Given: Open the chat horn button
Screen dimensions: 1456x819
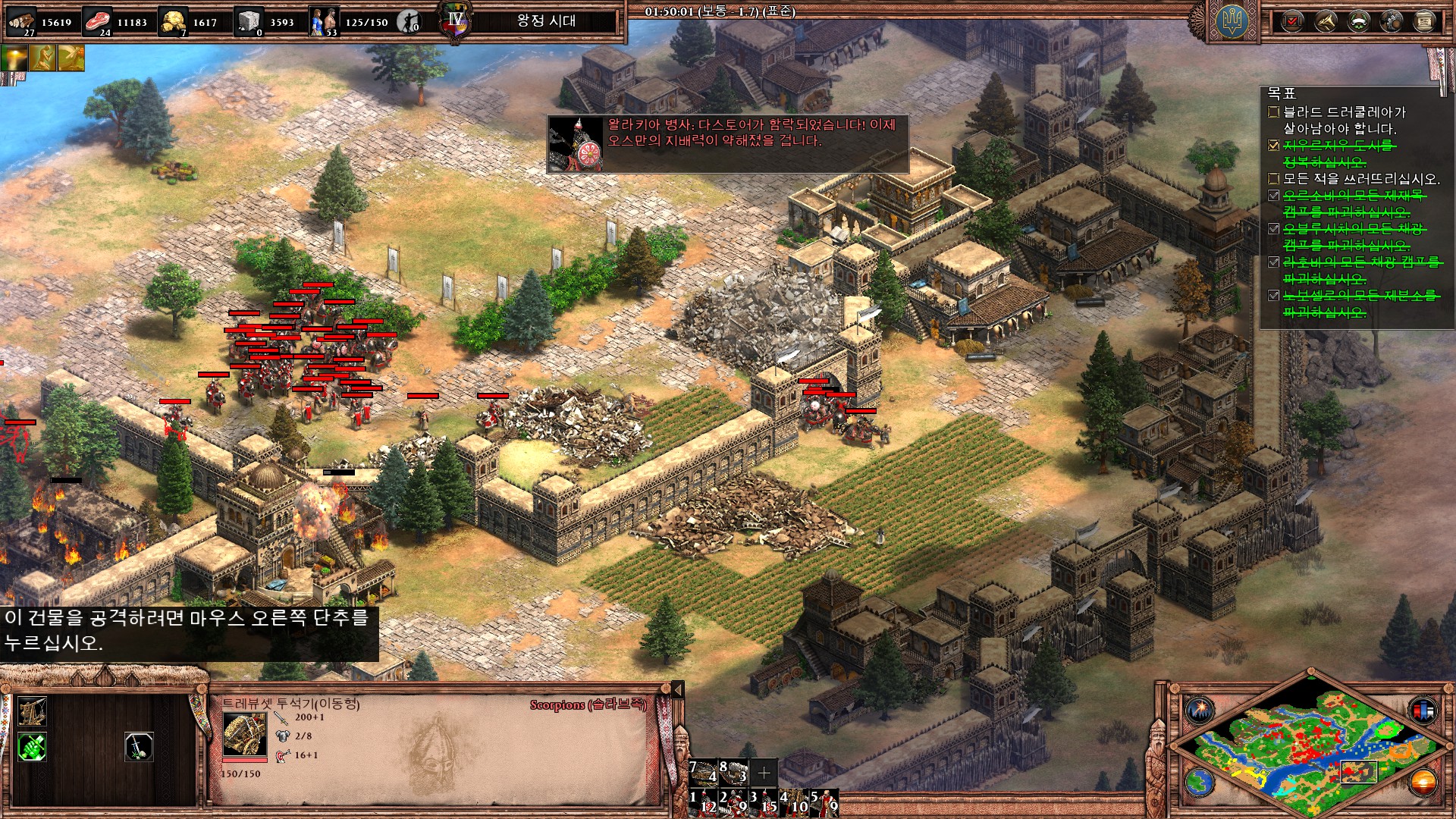Looking at the screenshot, I should point(1326,22).
